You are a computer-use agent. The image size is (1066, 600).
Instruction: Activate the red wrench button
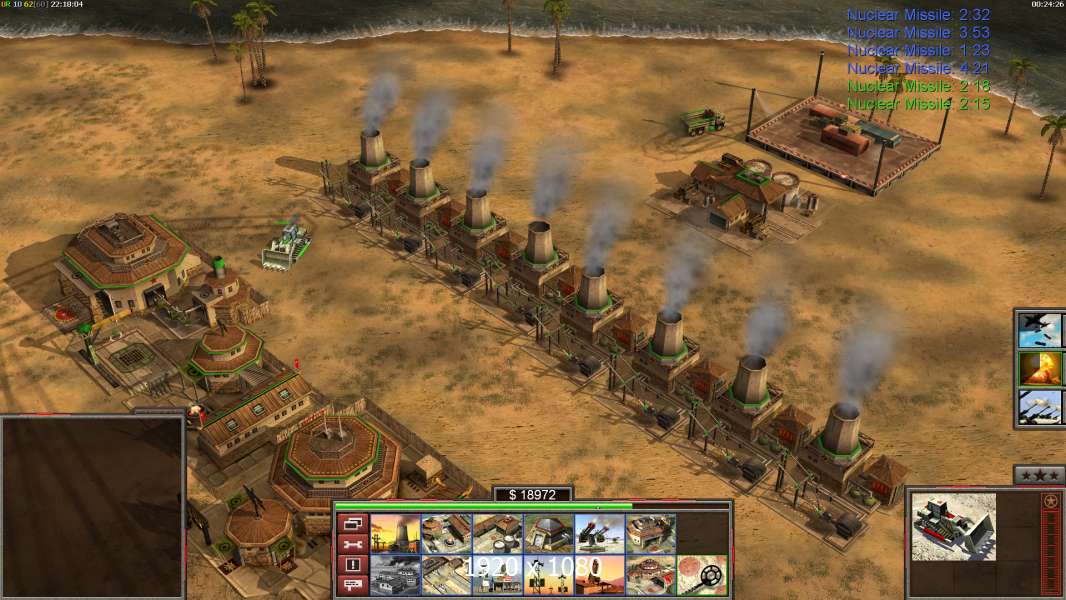[x=352, y=544]
